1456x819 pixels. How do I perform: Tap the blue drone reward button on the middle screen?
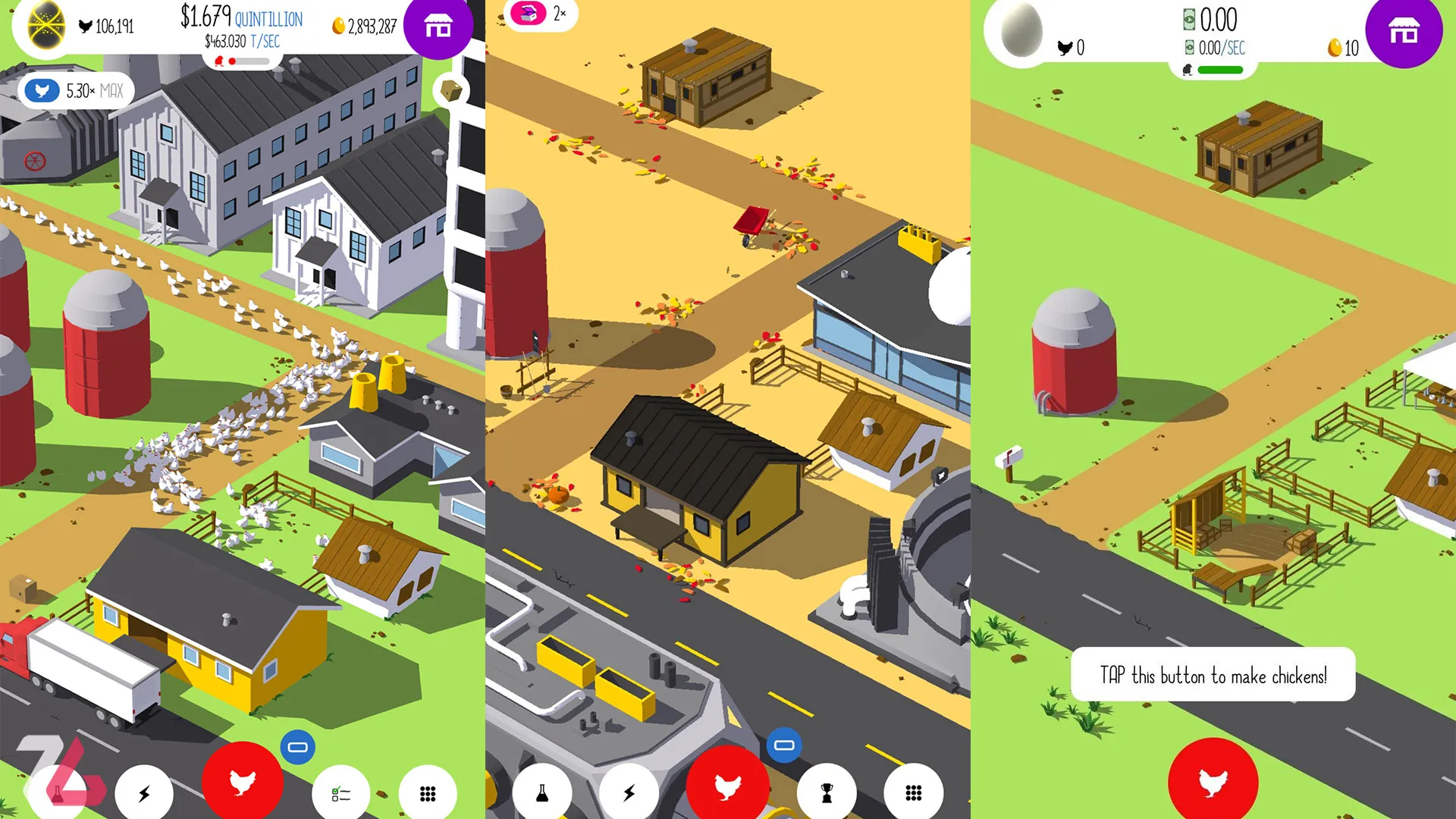[784, 745]
